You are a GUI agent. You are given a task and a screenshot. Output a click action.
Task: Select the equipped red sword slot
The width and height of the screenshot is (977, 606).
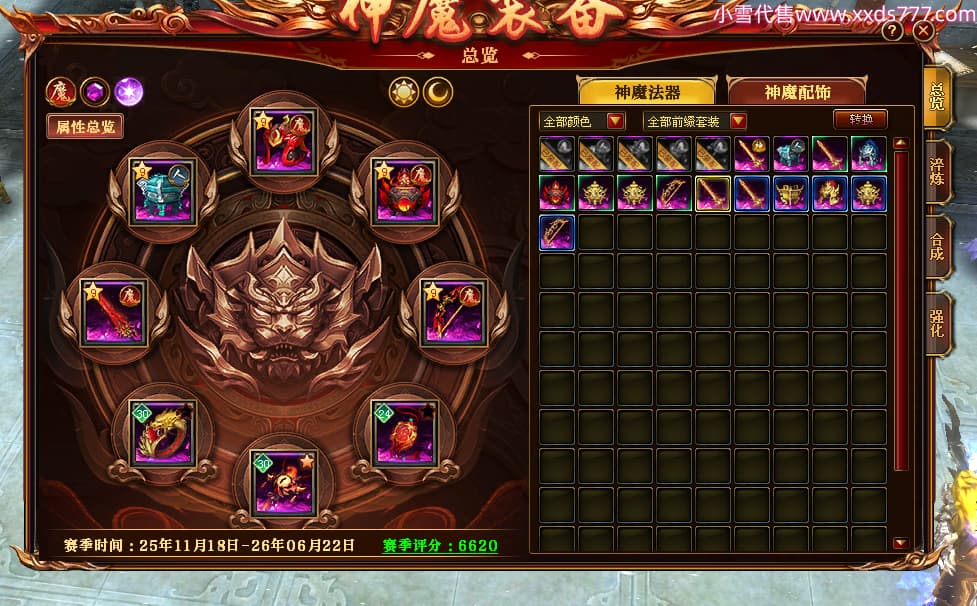point(114,312)
